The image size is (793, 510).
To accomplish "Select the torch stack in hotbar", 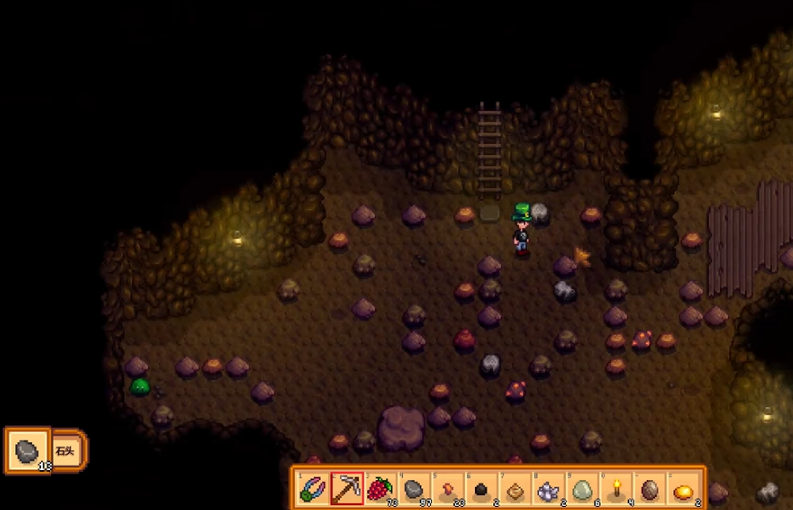I will point(616,489).
